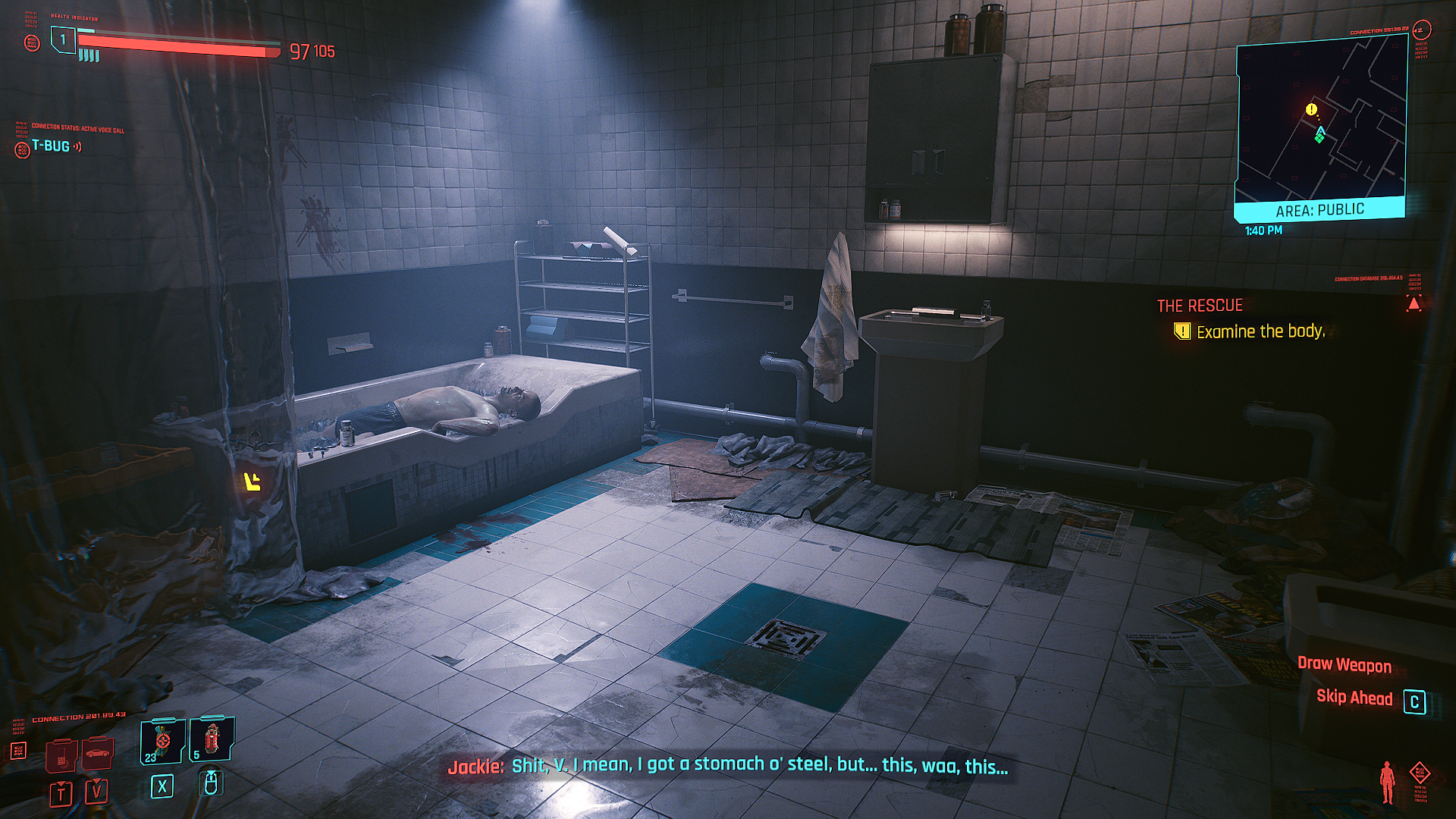Click the Examine the body objective
The width and height of the screenshot is (1456, 819).
coord(1260,331)
